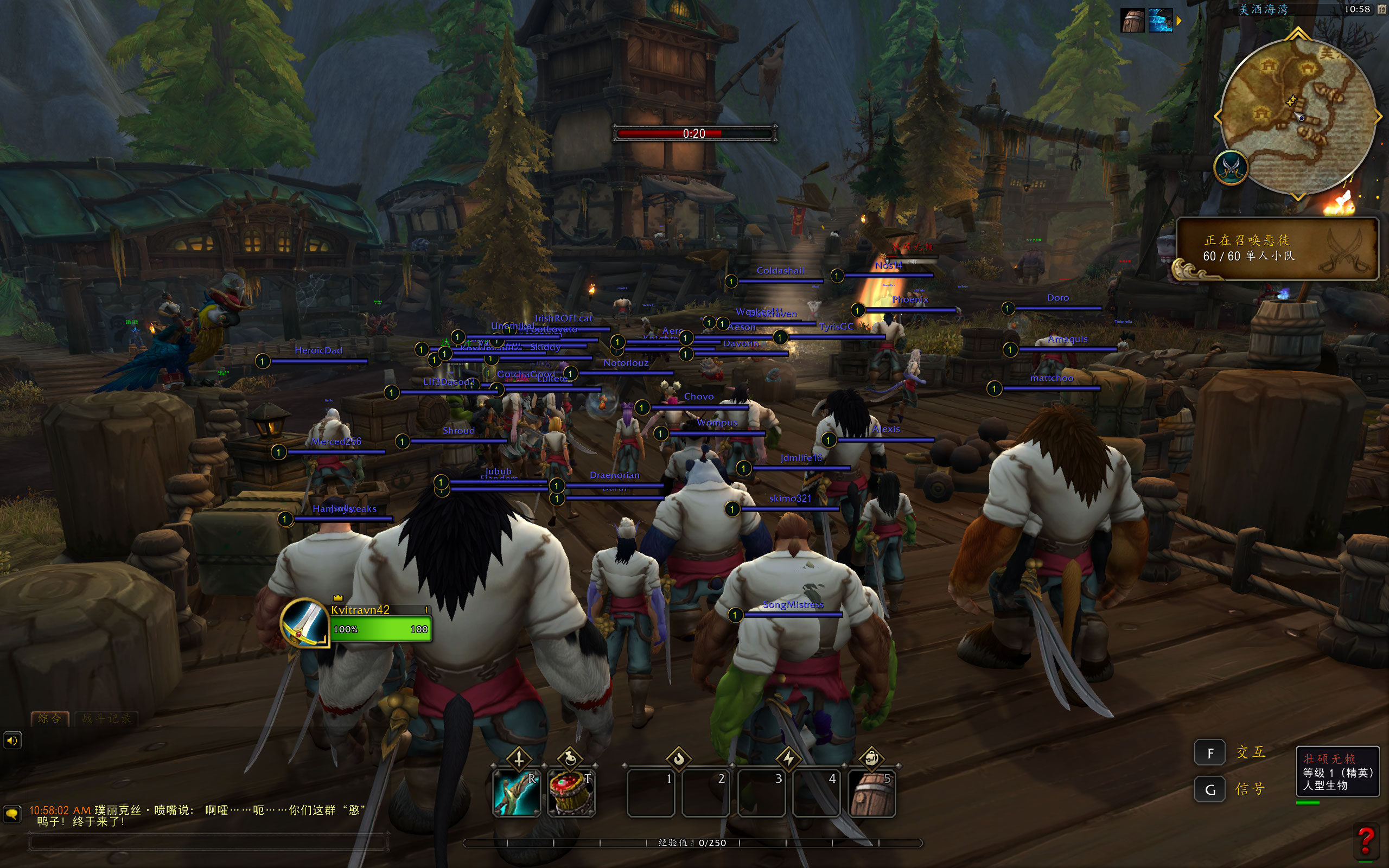Click the 经验值 experience bar
Viewport: 1389px width, 868px height.
pos(692,843)
